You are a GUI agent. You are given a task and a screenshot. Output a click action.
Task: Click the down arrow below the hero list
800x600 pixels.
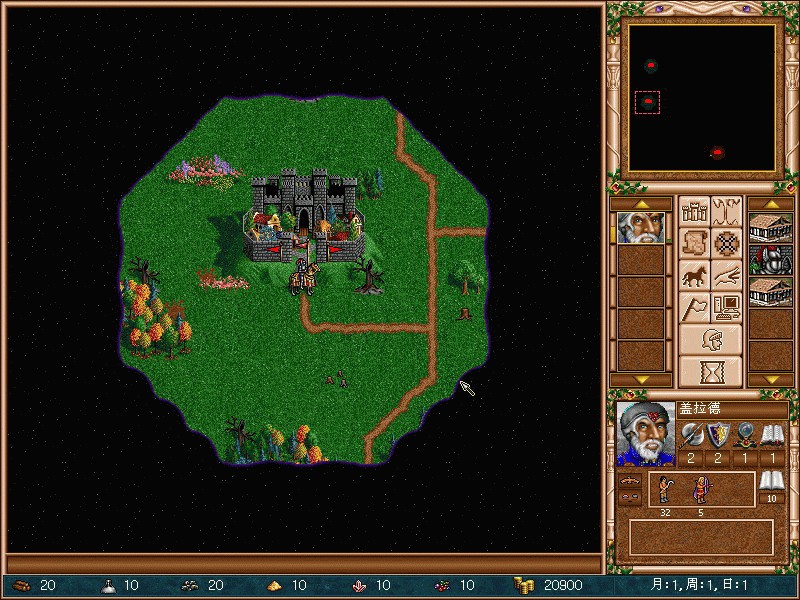pos(641,380)
